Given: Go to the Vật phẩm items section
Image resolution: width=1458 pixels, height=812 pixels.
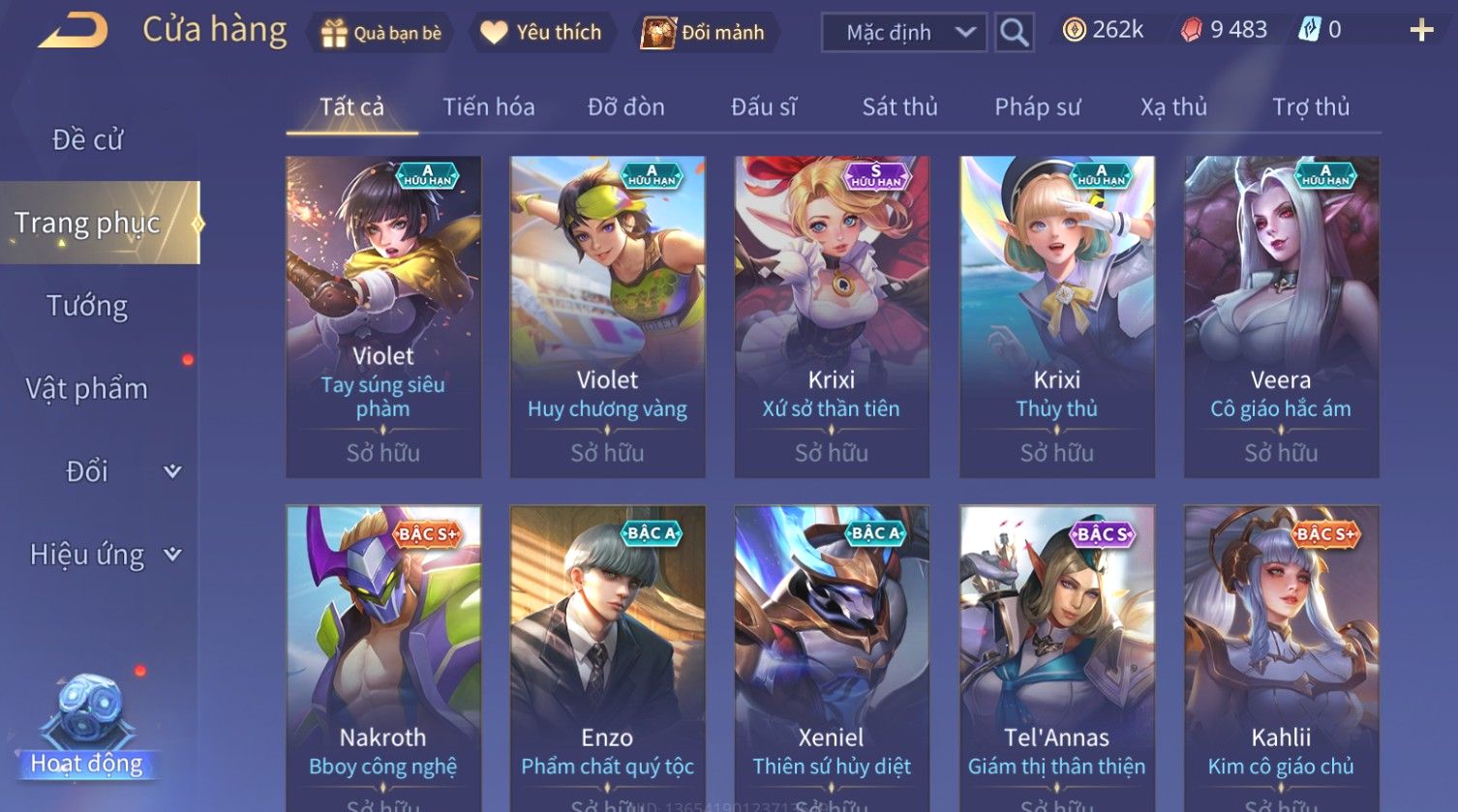Looking at the screenshot, I should (87, 389).
